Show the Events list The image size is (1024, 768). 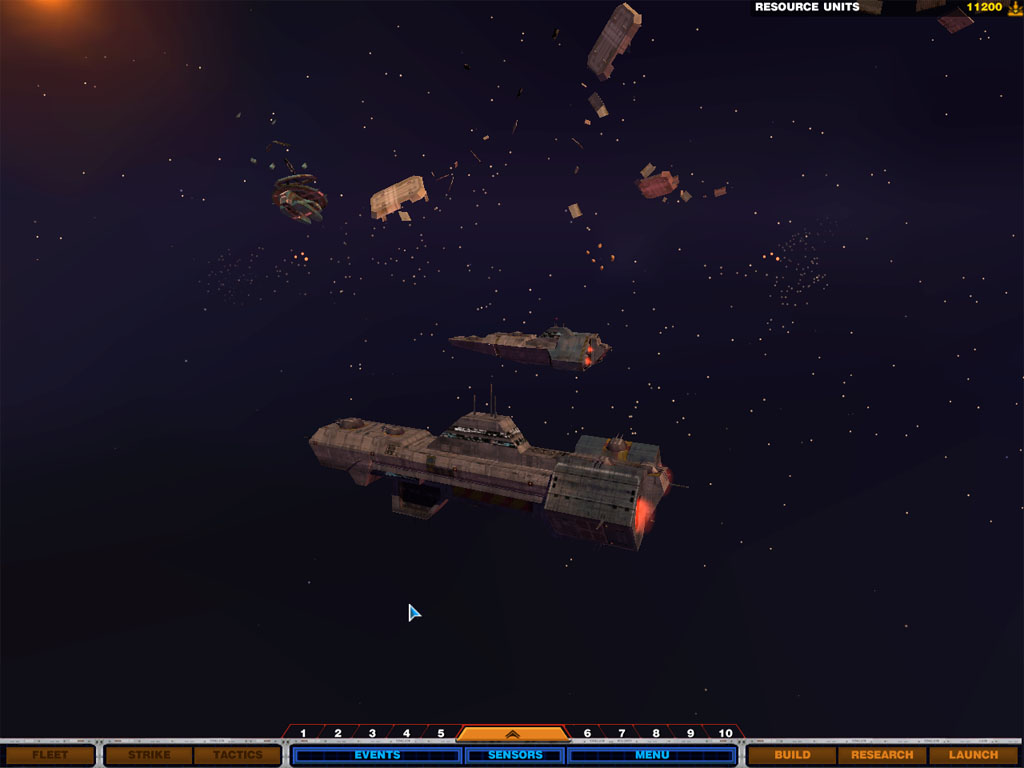(x=377, y=755)
